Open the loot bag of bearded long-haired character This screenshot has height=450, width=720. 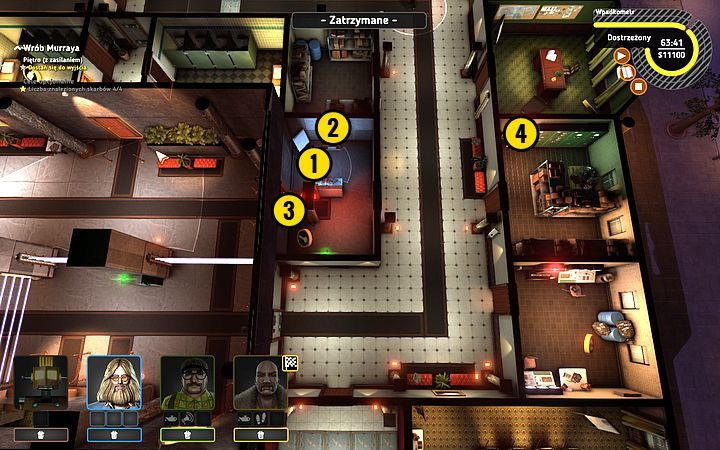click(114, 435)
